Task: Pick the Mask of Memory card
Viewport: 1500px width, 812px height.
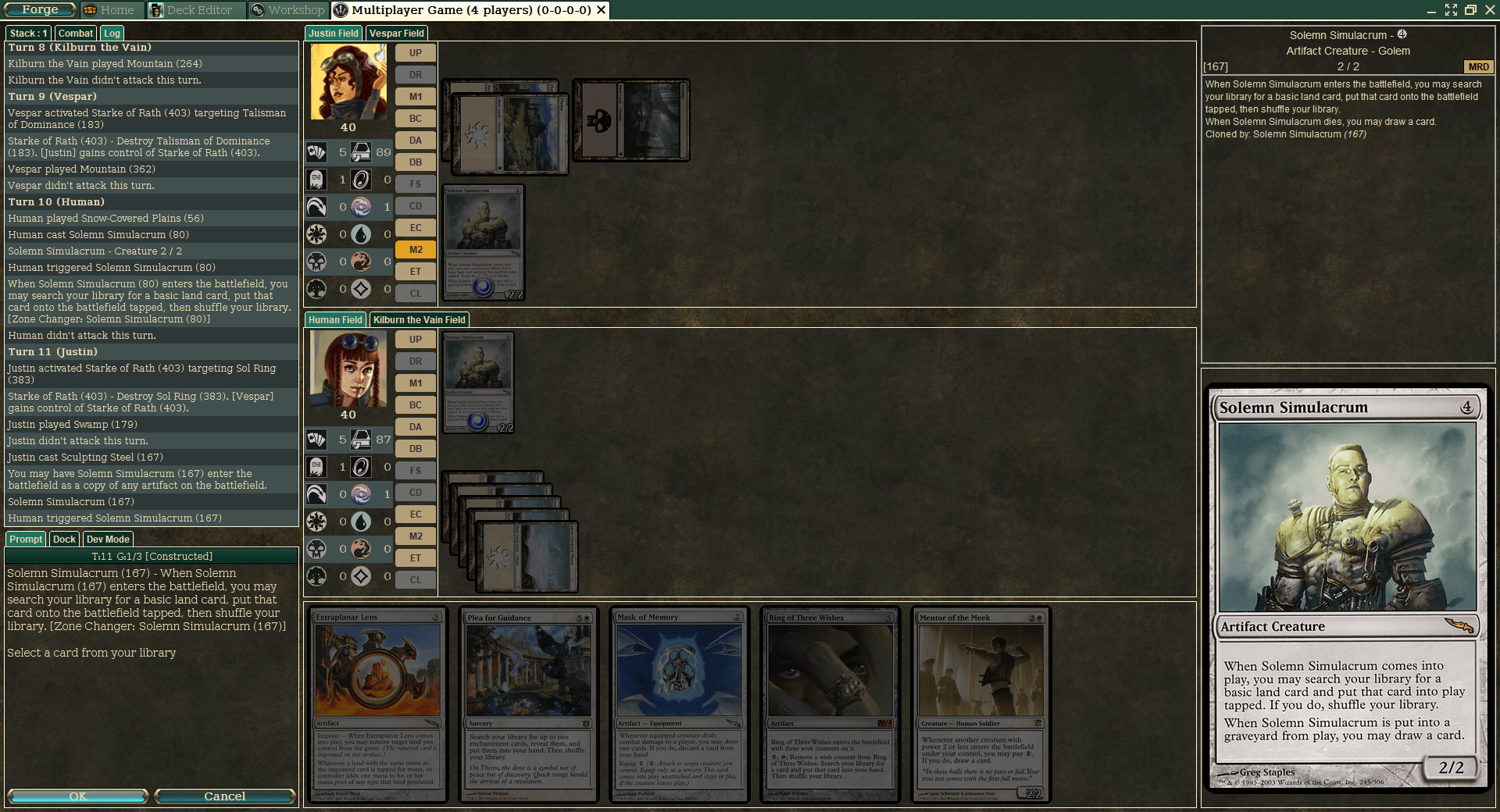Action: click(x=680, y=704)
